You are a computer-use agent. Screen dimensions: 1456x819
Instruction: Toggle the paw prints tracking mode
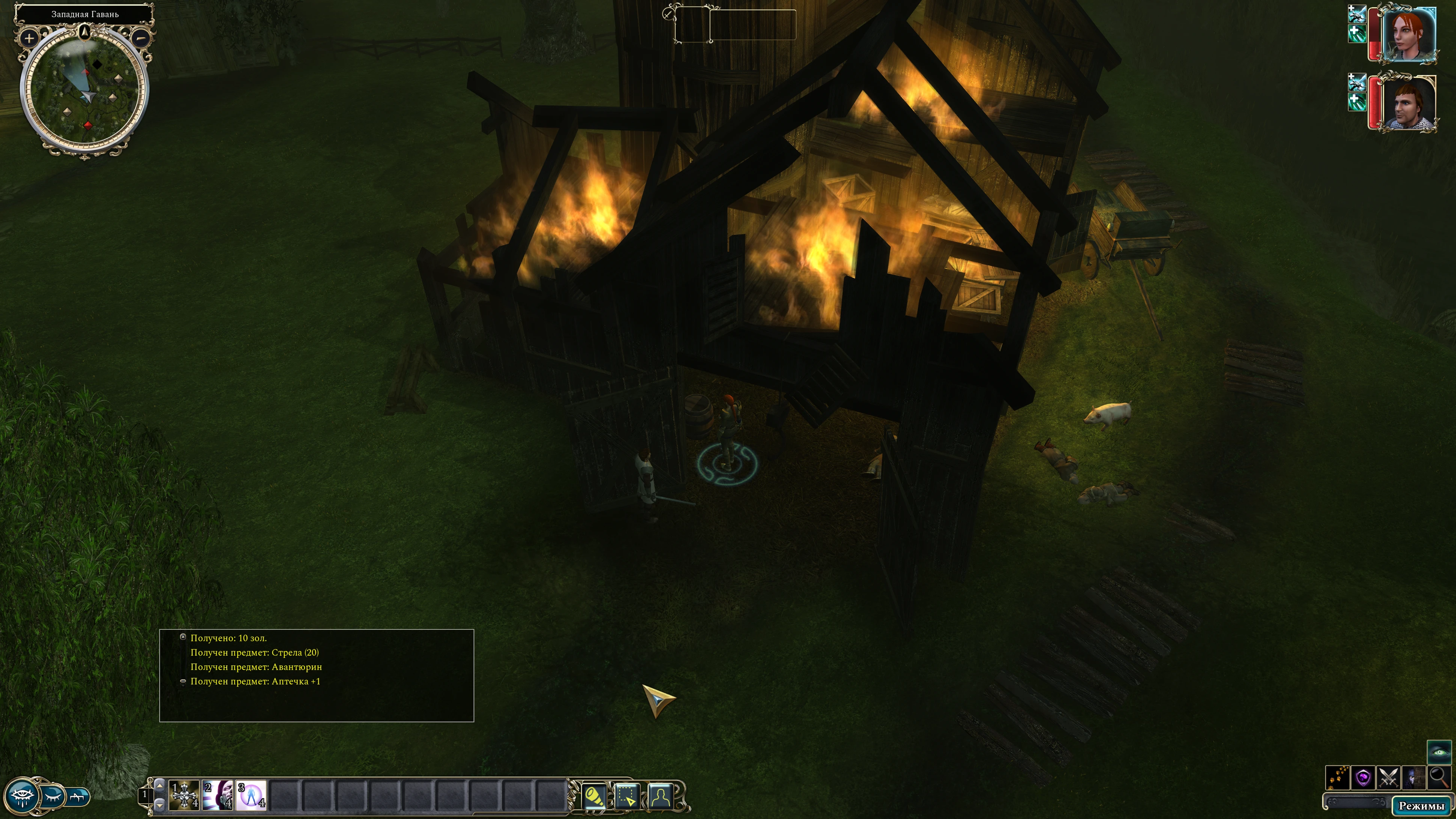point(1337,778)
